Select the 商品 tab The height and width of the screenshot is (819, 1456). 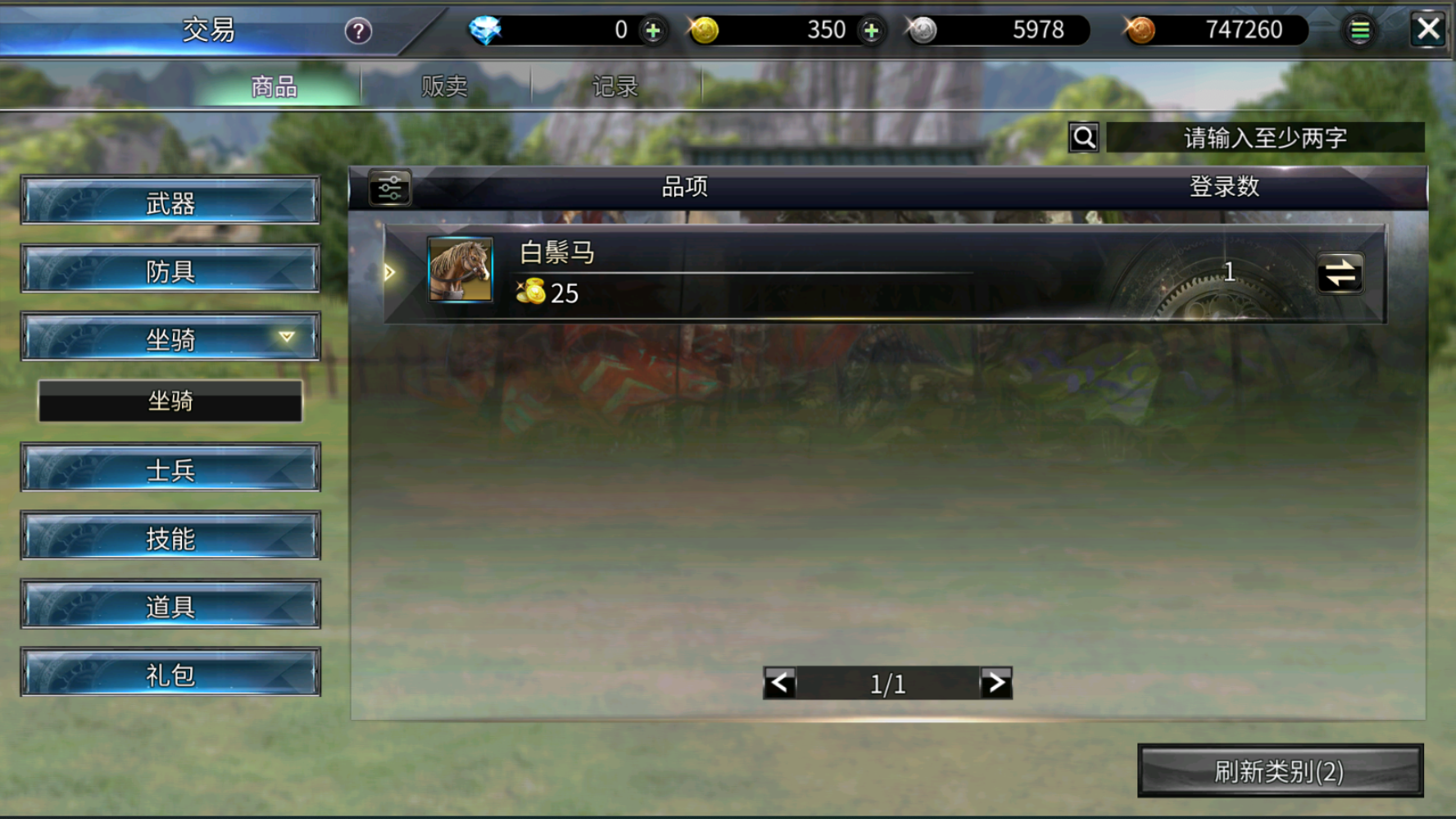coord(274,86)
